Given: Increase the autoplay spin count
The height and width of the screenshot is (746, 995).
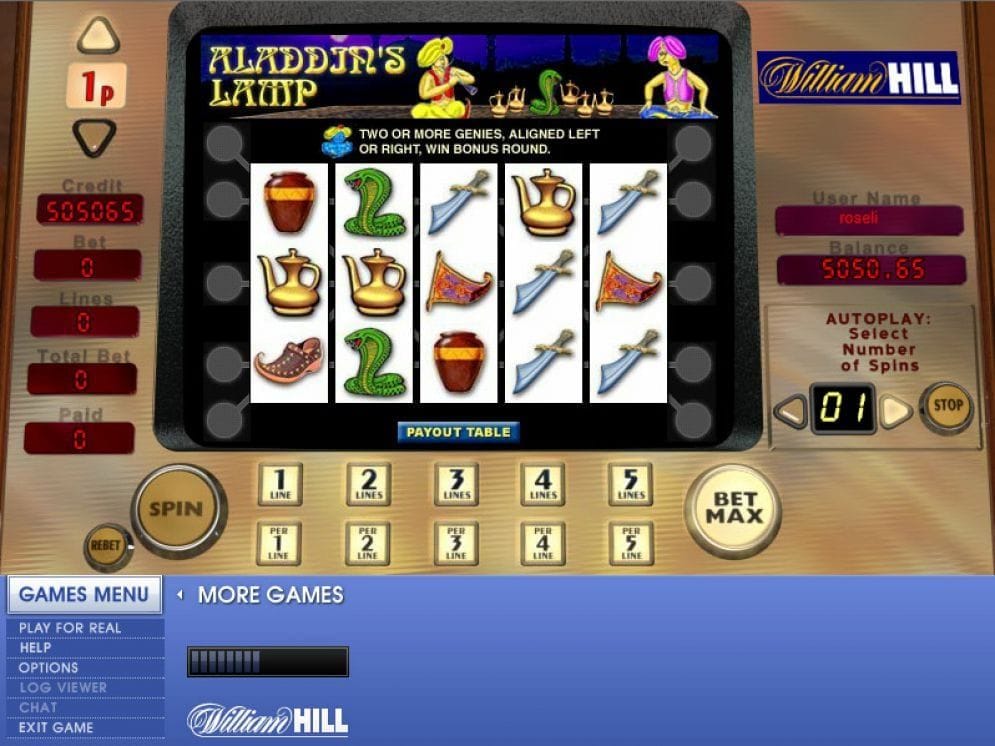Looking at the screenshot, I should pos(896,410).
